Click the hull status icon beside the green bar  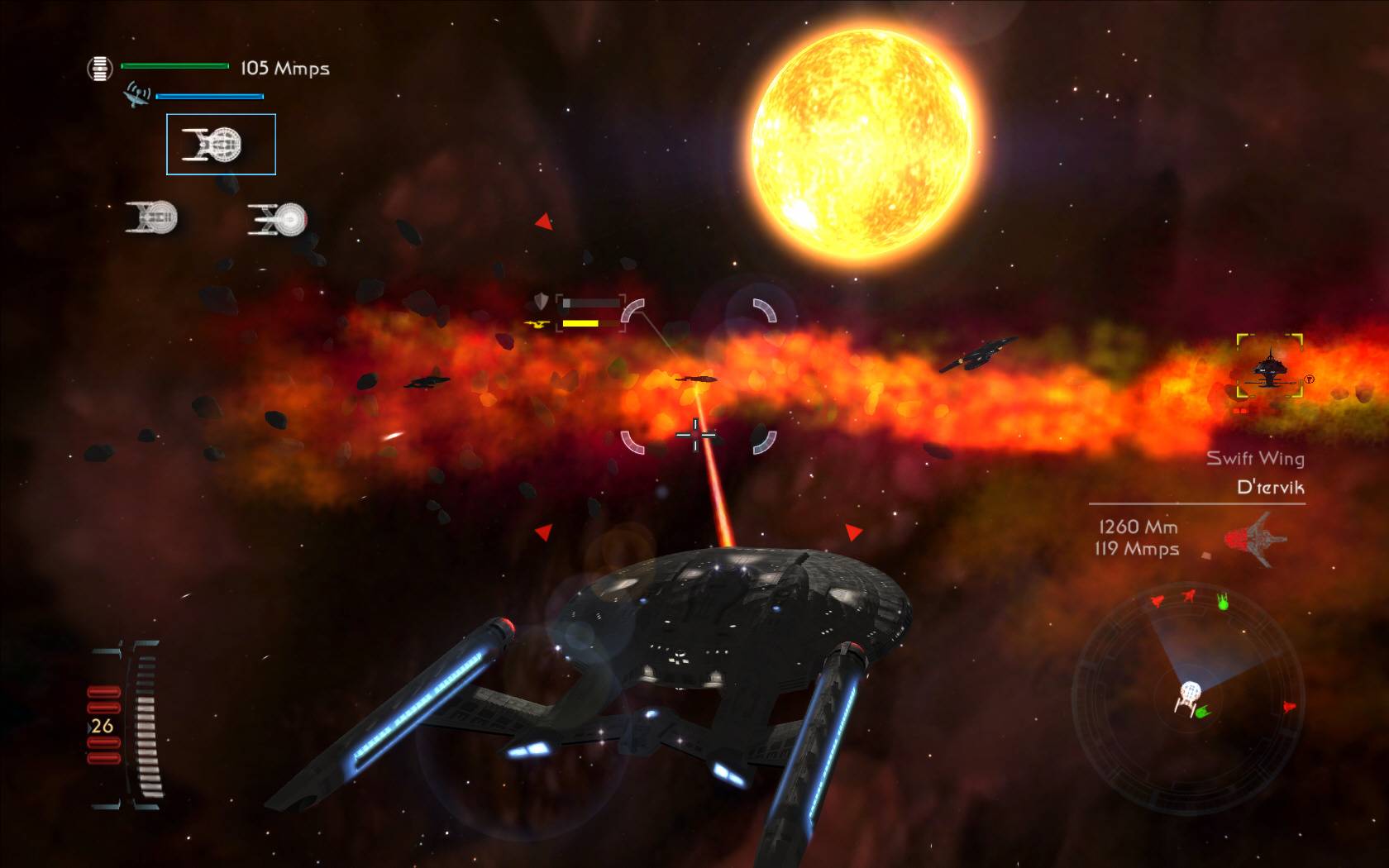click(99, 68)
